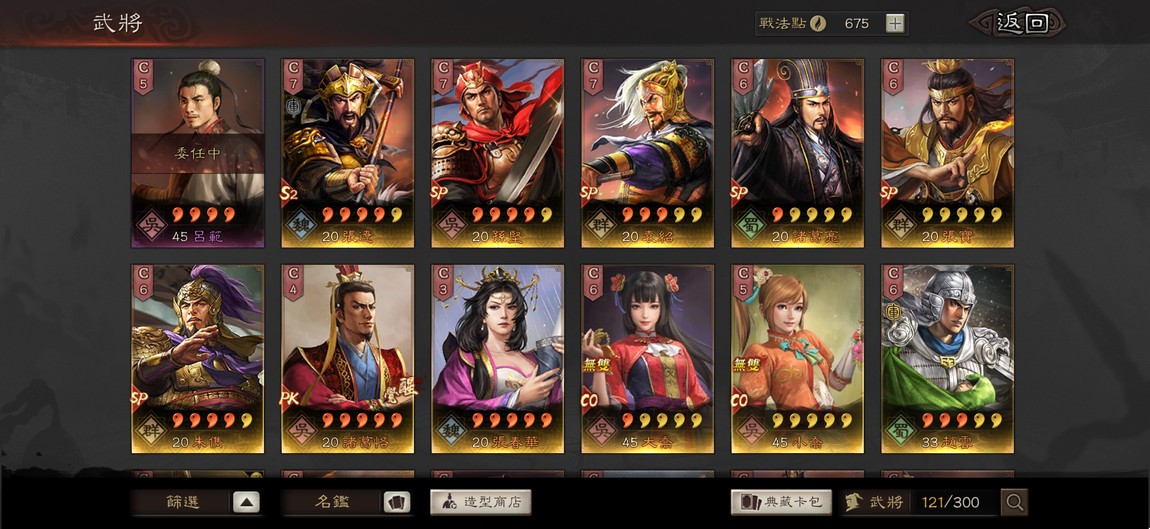Select the 袁紹 general card
The width and height of the screenshot is (1150, 529).
point(648,152)
